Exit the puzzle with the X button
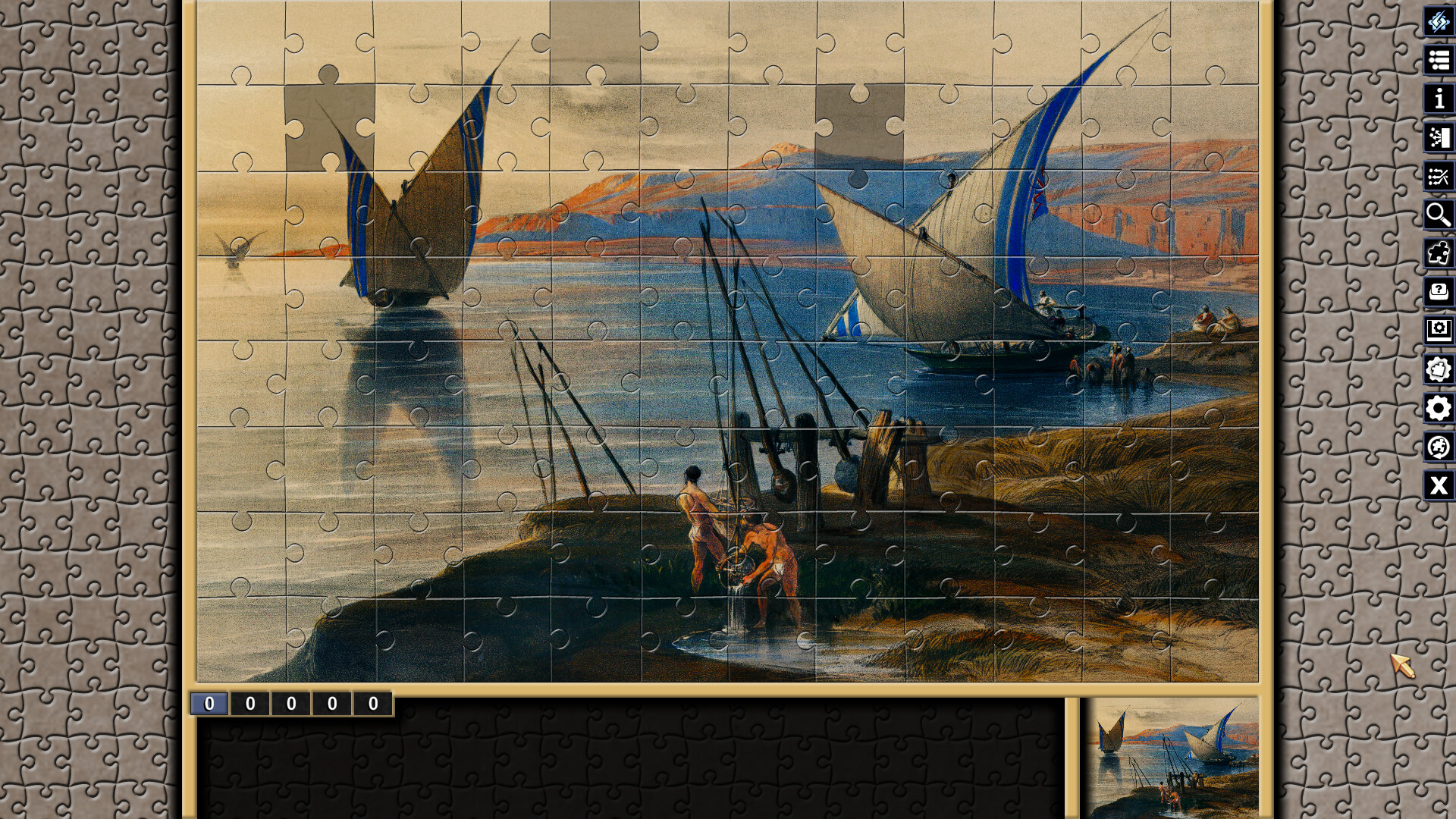 (x=1437, y=485)
